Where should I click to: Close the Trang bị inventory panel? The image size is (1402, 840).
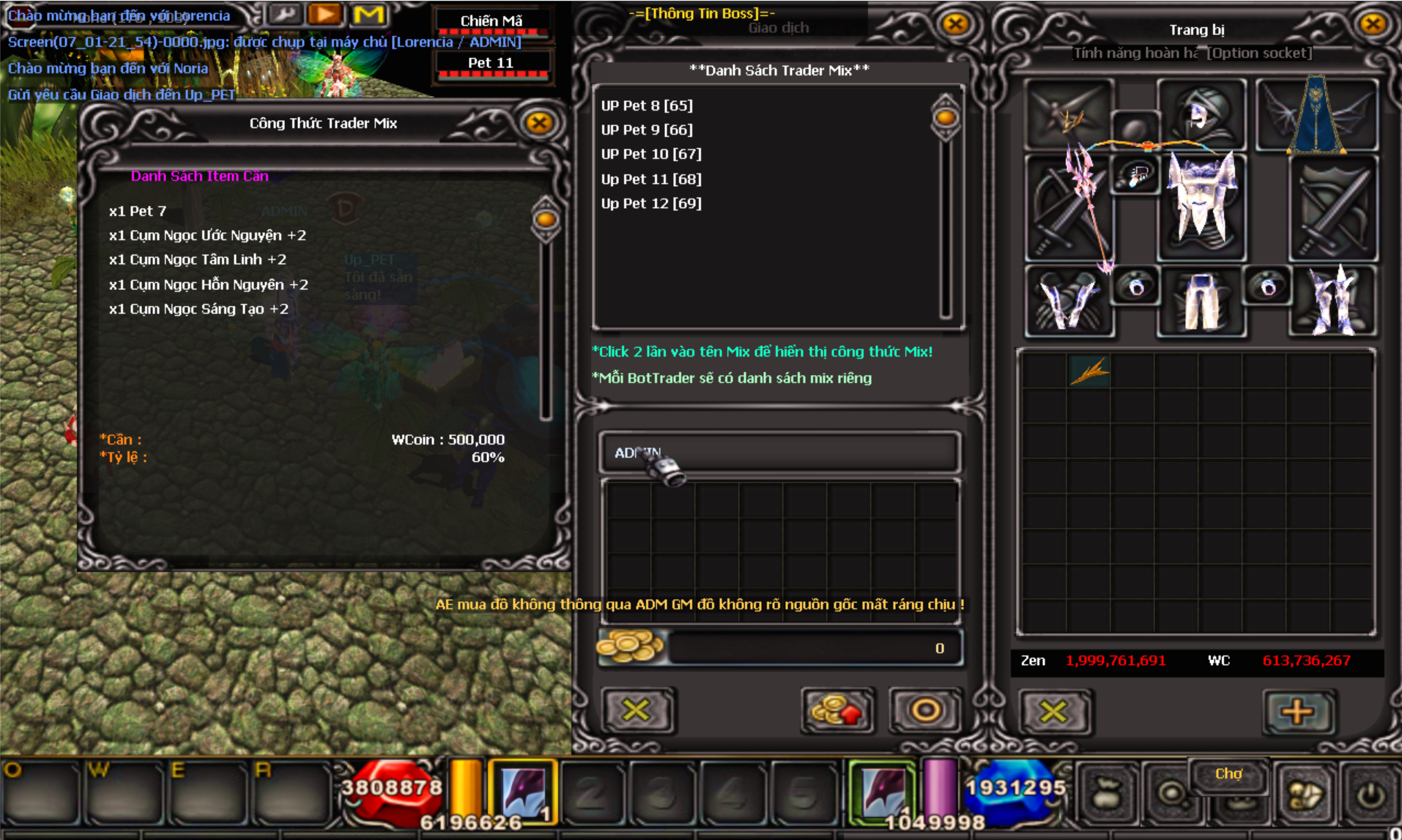coord(1372,24)
